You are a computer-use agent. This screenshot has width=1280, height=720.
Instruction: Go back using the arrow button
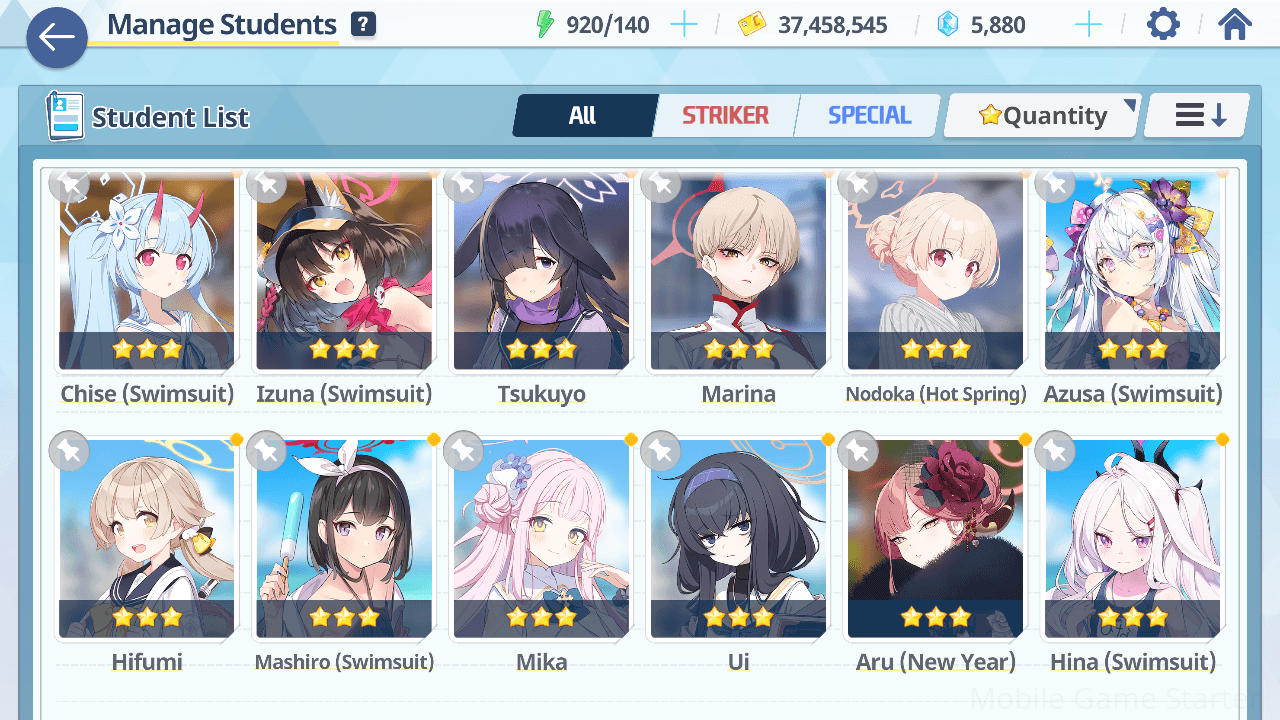(57, 38)
